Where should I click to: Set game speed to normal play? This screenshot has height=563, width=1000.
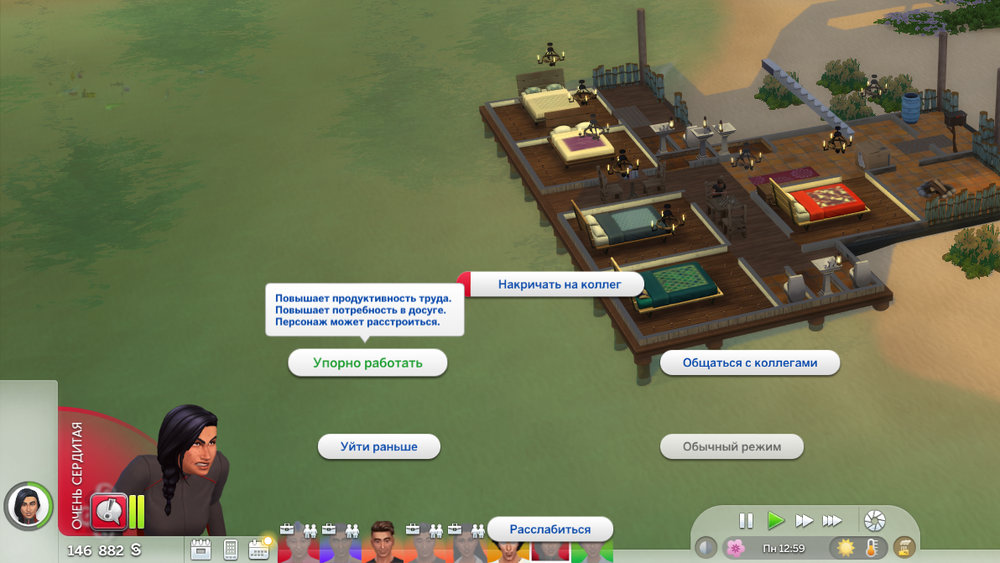point(775,520)
